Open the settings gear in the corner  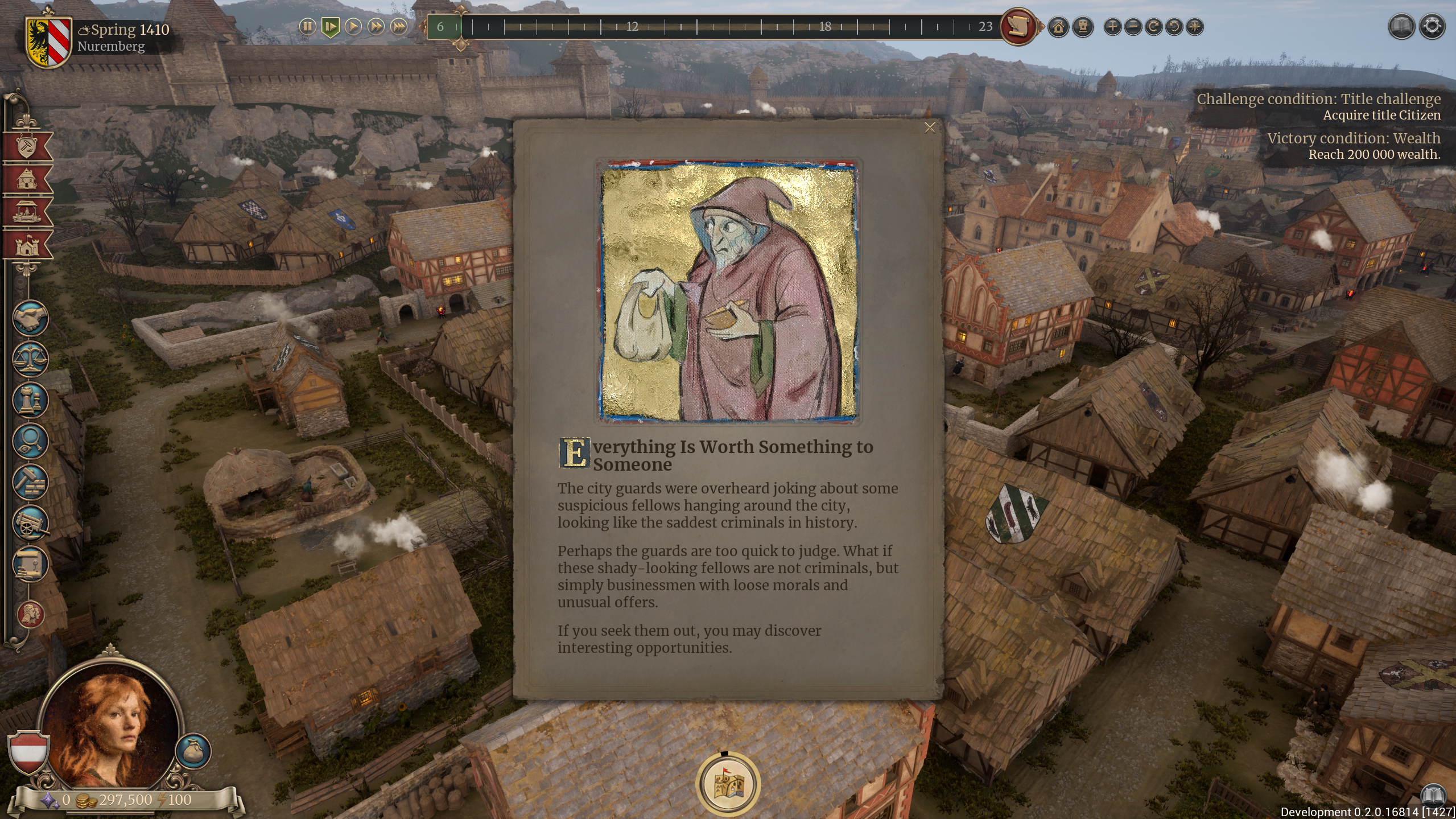pos(1433,26)
